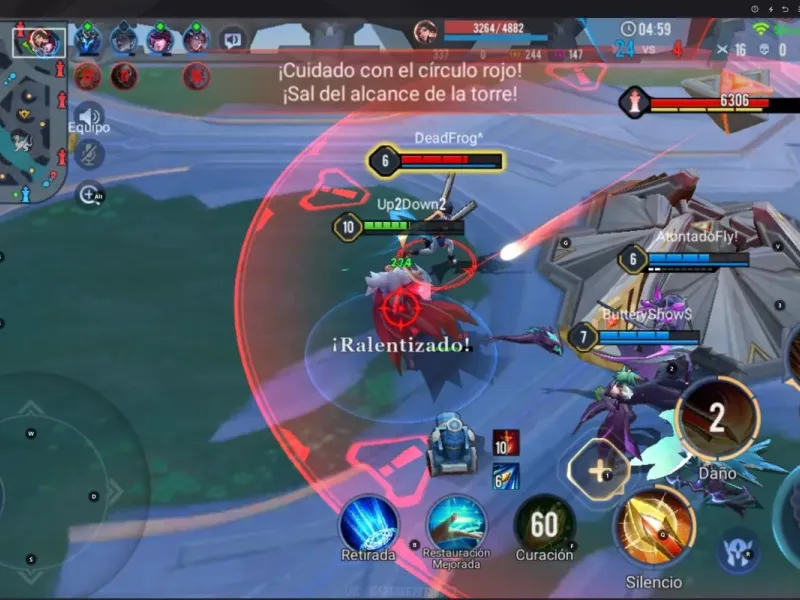Open the quick chat speech bubble
This screenshot has height=600, width=800.
(x=232, y=41)
